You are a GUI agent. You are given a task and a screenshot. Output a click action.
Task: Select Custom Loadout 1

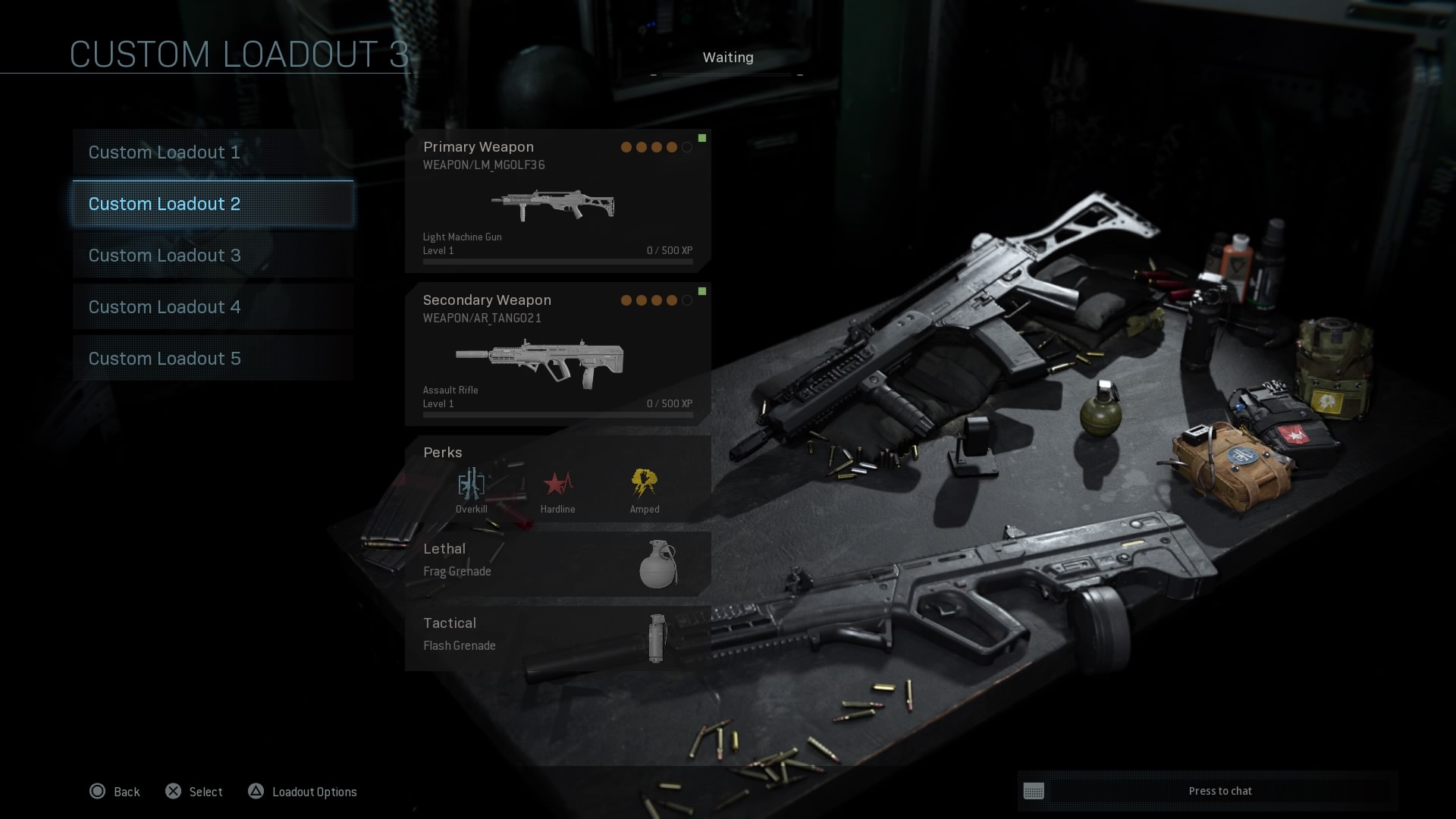click(213, 152)
